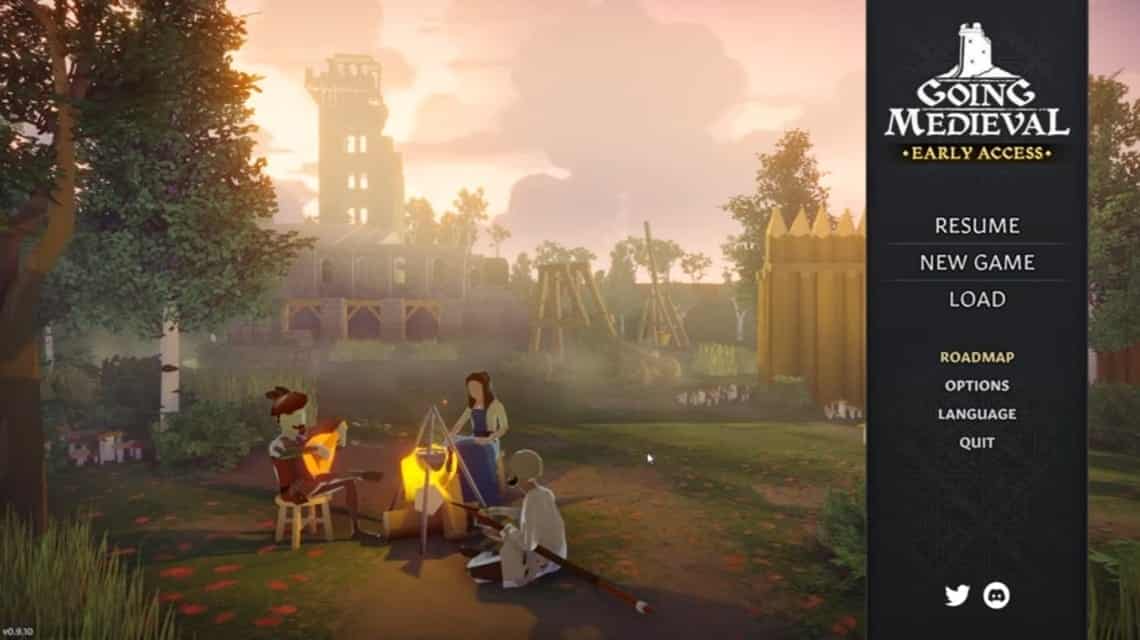
Task: Open the Discord icon link
Action: [996, 596]
